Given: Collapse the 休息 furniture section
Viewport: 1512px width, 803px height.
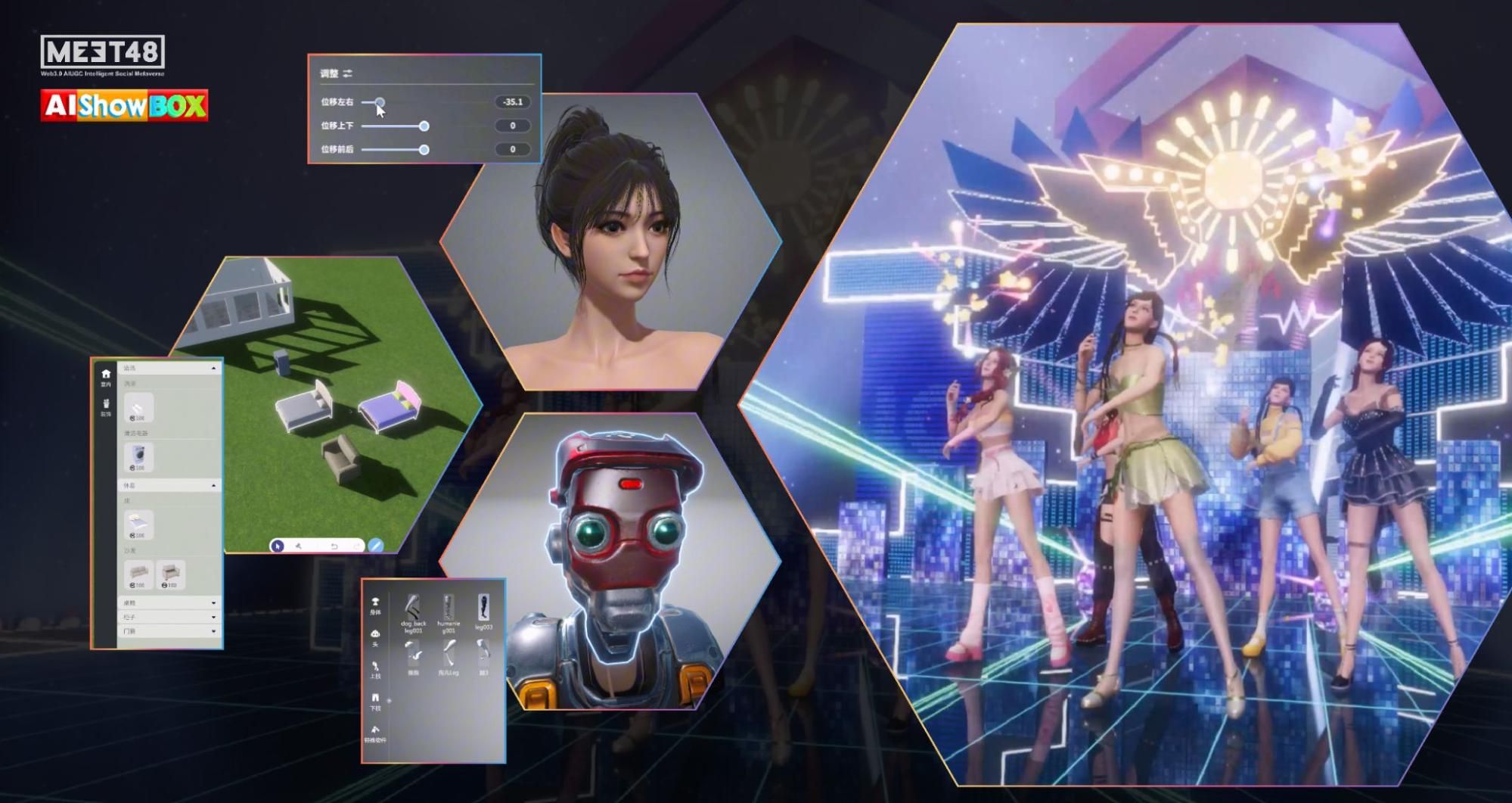Looking at the screenshot, I should 214,484.
